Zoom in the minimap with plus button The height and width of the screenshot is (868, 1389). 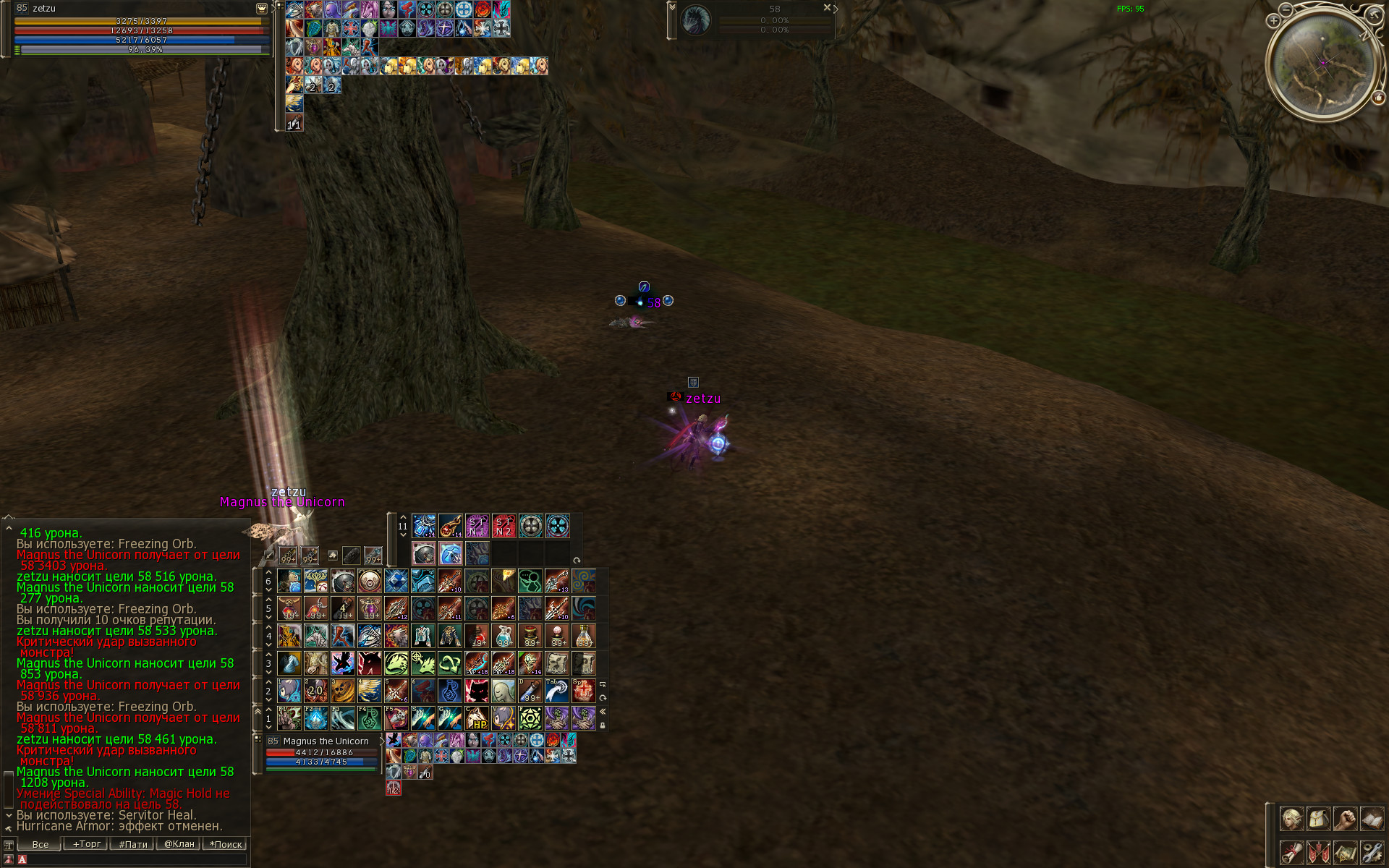1273,21
